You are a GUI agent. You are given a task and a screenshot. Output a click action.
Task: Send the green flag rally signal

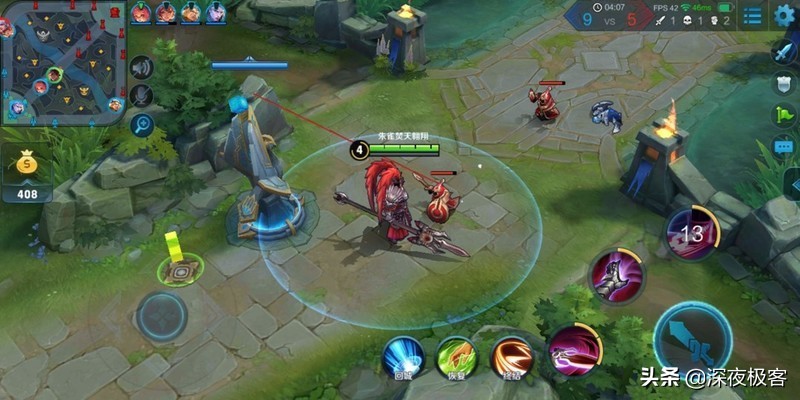(785, 115)
